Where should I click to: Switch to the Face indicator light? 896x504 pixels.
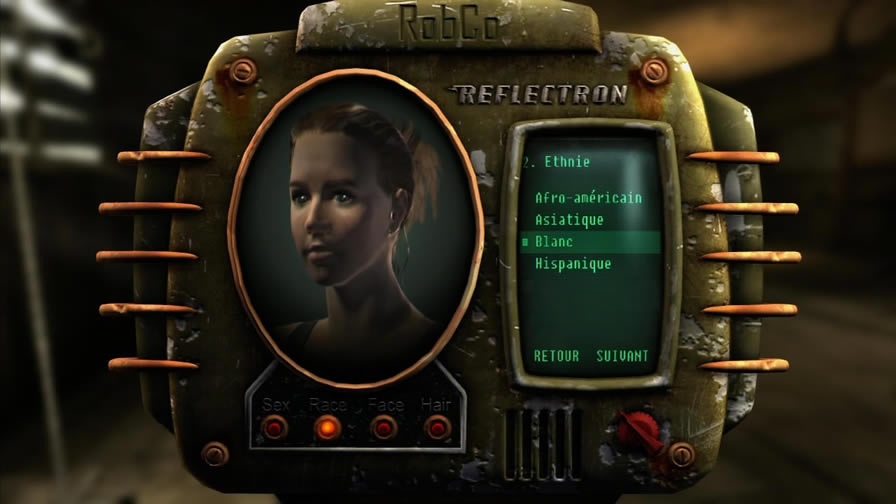pyautogui.click(x=384, y=428)
